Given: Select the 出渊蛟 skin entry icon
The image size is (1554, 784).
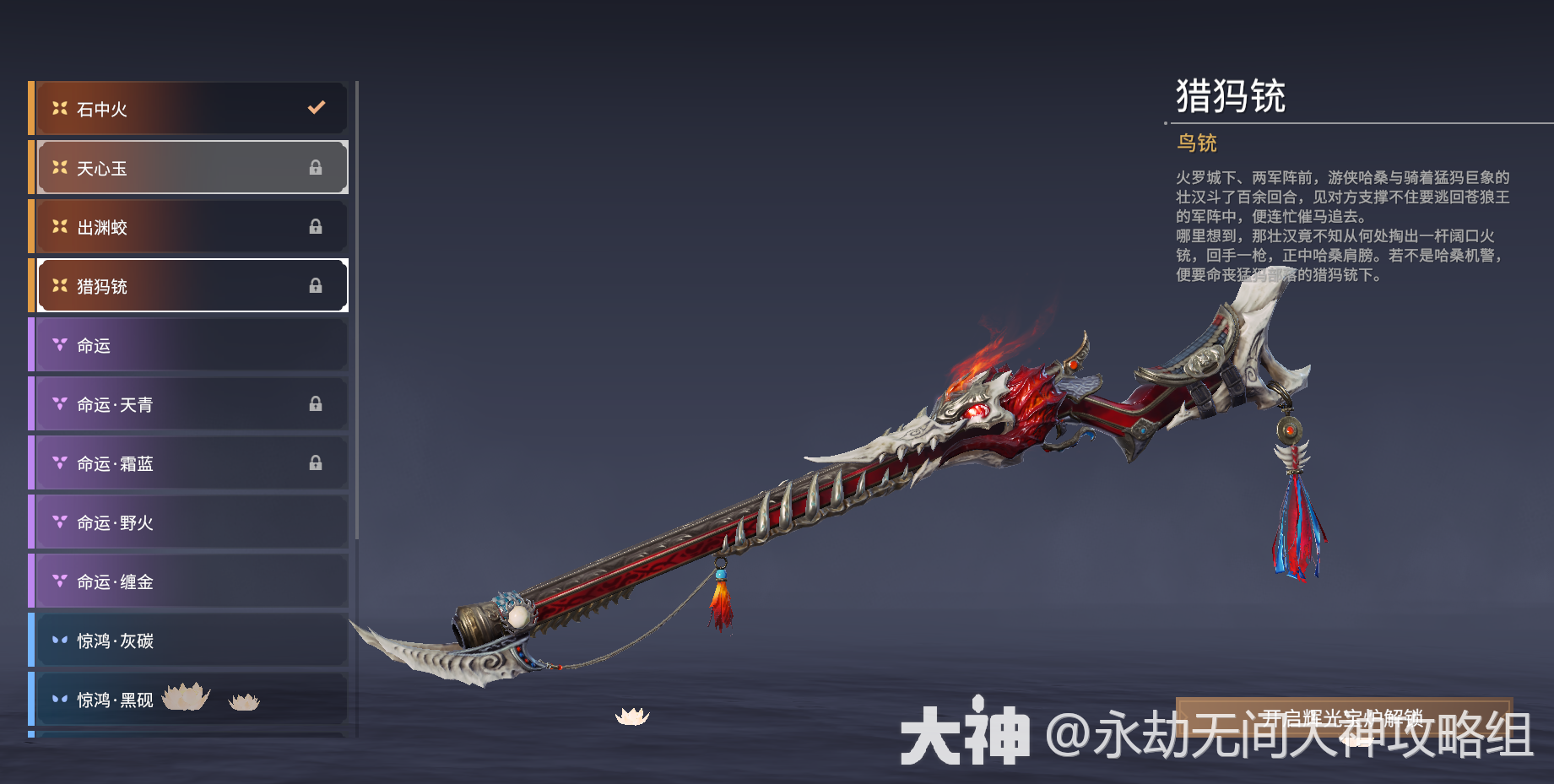Looking at the screenshot, I should pyautogui.click(x=59, y=226).
